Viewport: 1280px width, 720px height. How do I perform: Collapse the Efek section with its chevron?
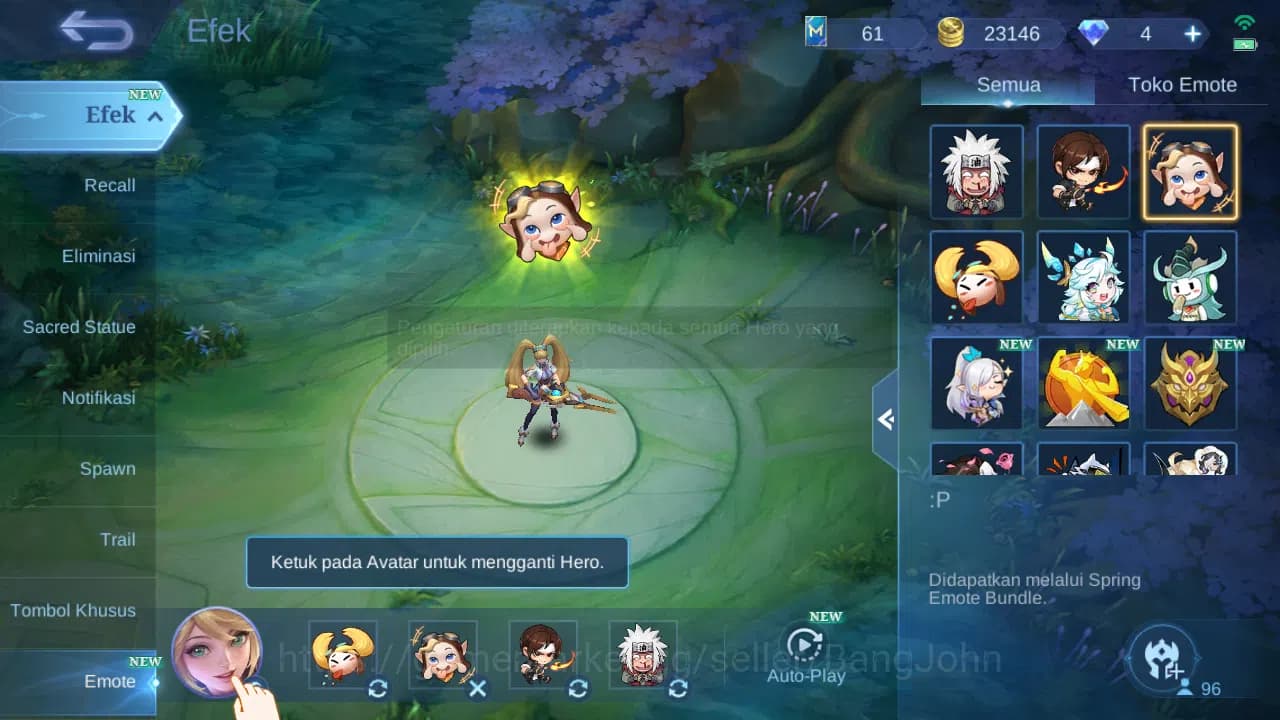coord(154,117)
